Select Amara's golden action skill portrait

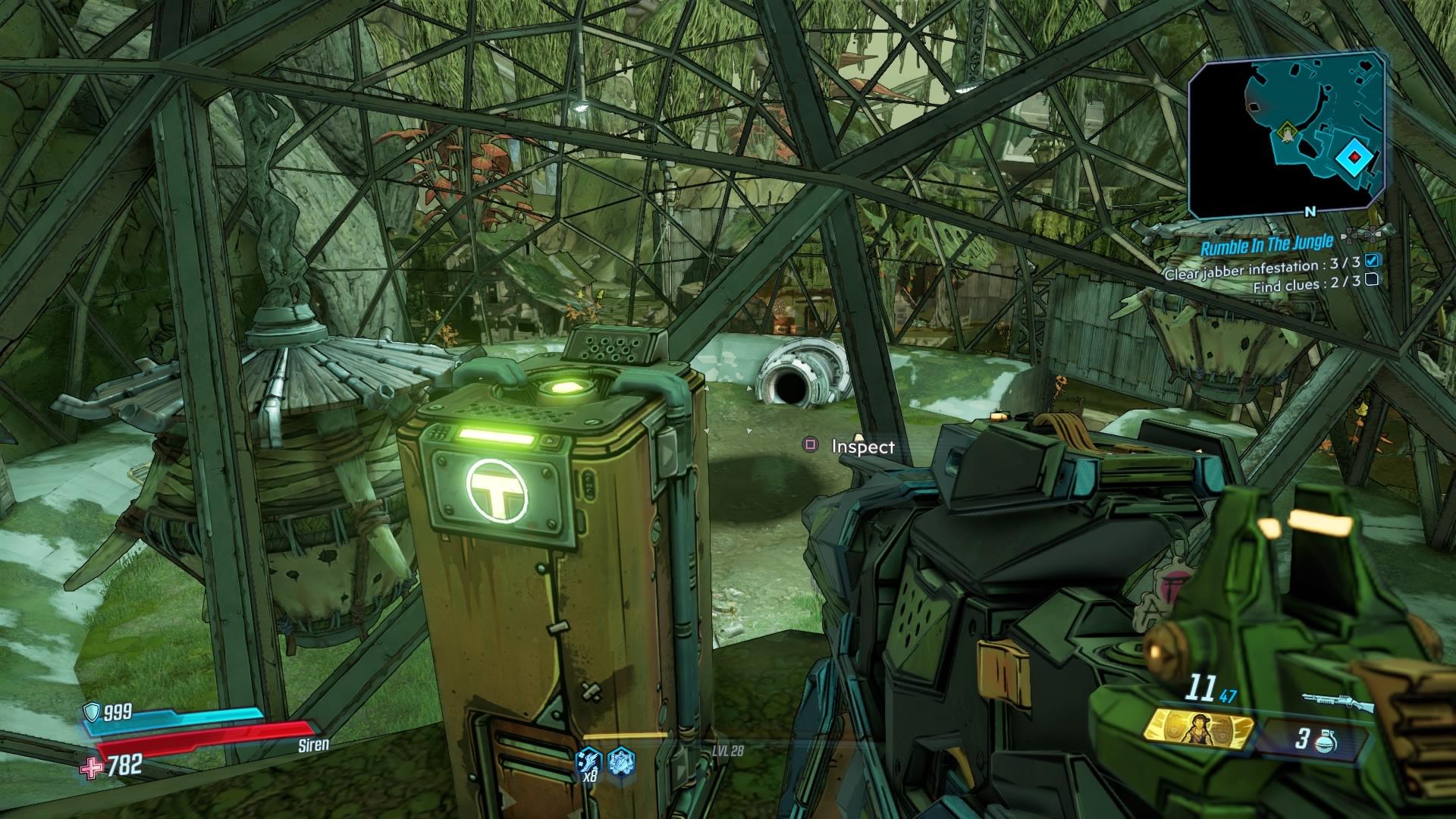pyautogui.click(x=1198, y=730)
